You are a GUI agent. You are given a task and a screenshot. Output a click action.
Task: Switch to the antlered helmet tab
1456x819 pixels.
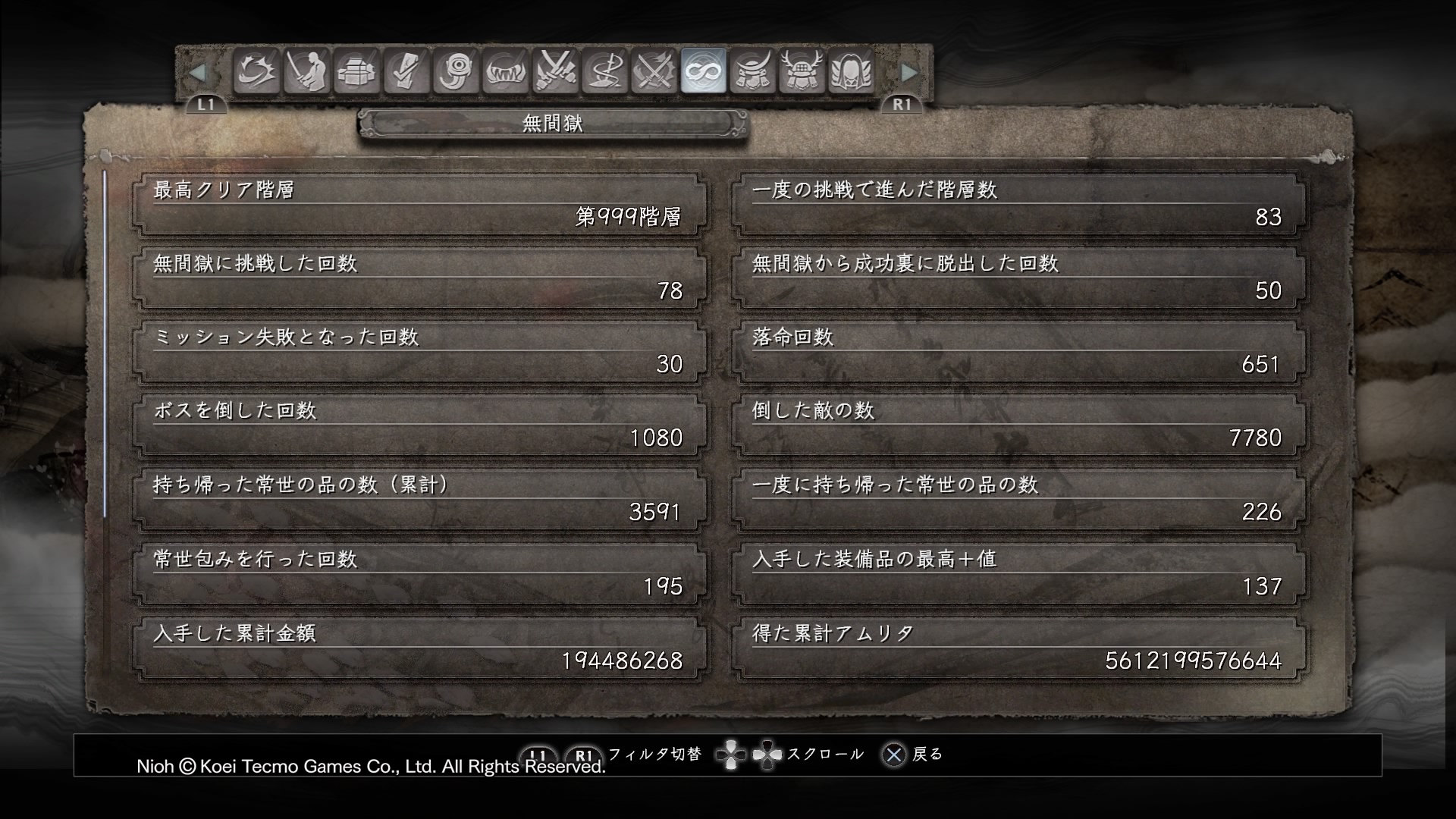(x=802, y=72)
